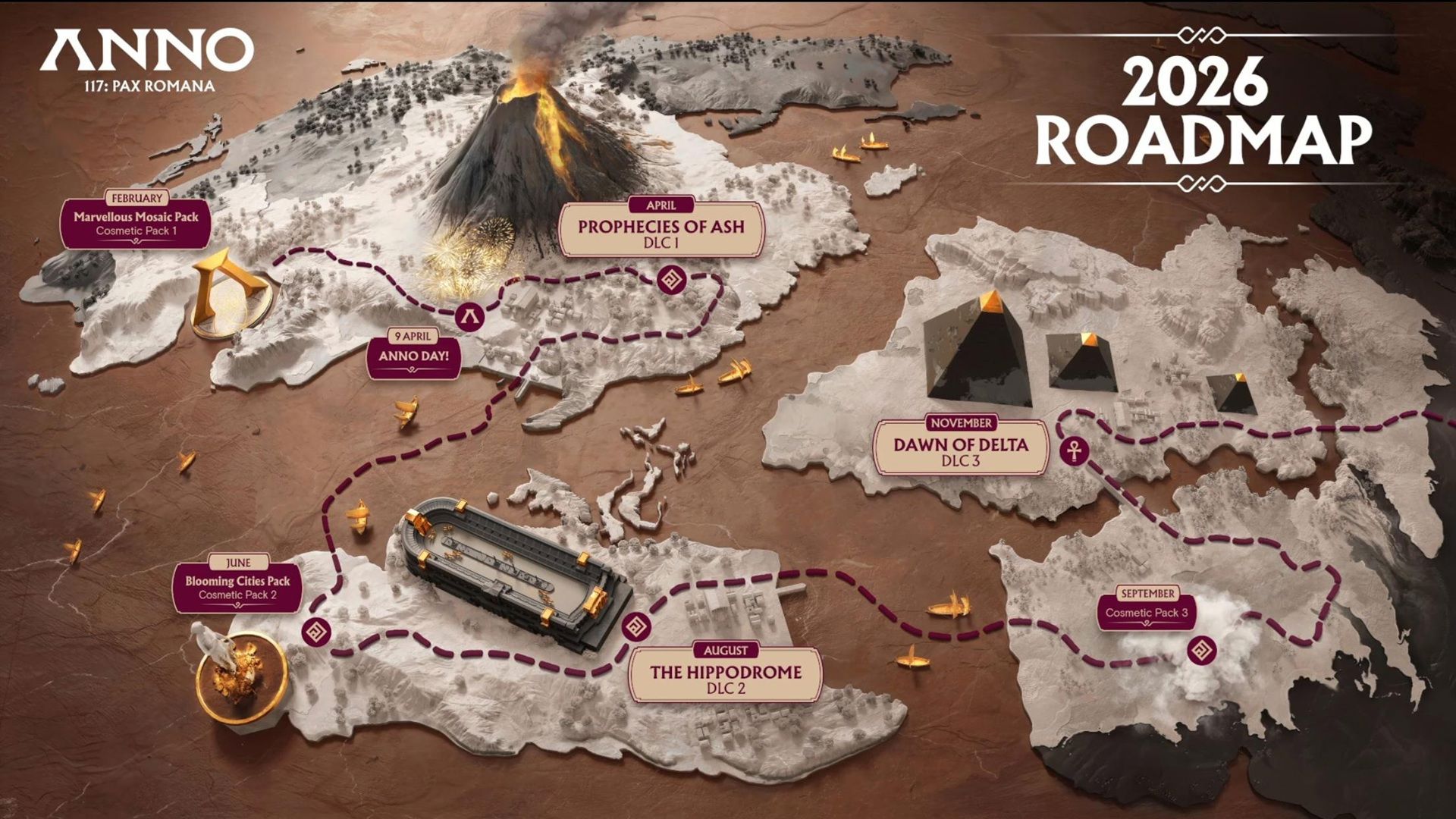Select the ankh marker beside Dawn of Delta

tap(1075, 450)
